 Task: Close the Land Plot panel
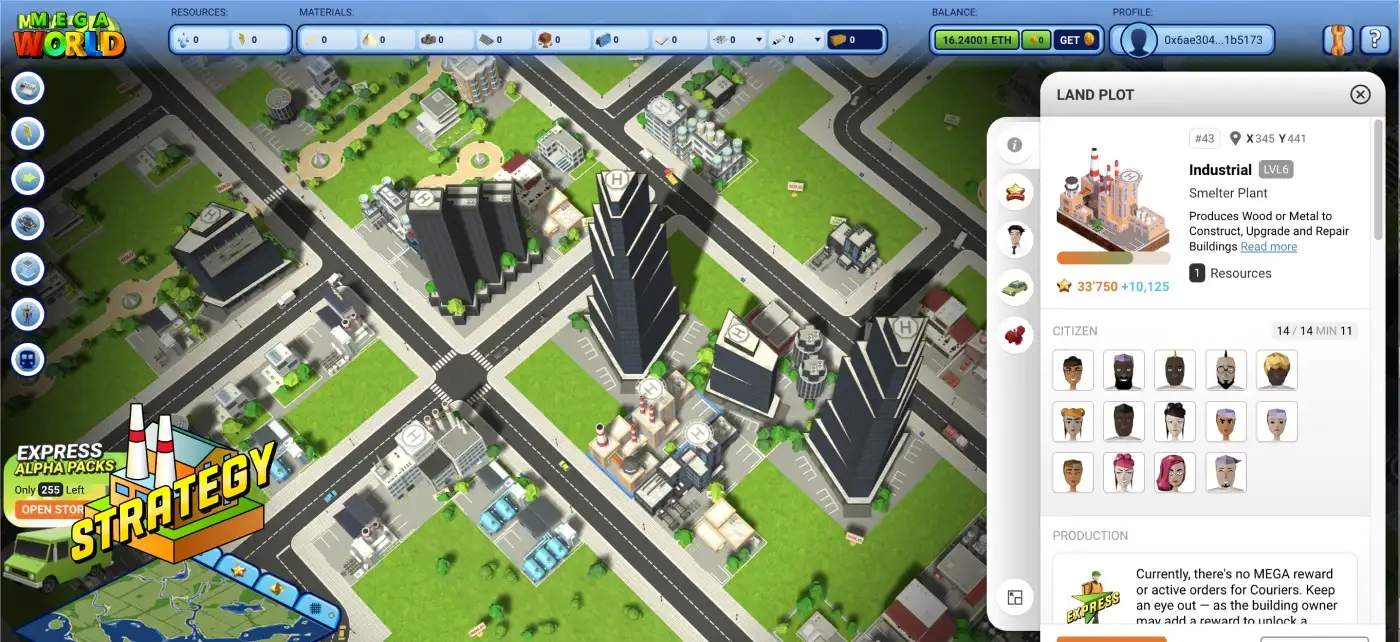(x=1360, y=94)
